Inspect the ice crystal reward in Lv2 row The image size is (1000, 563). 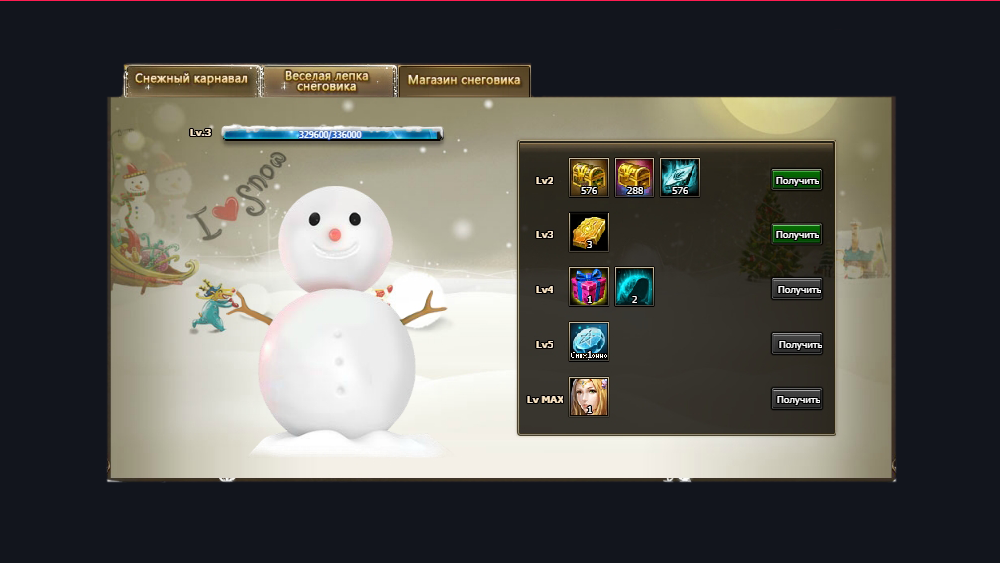(x=680, y=178)
